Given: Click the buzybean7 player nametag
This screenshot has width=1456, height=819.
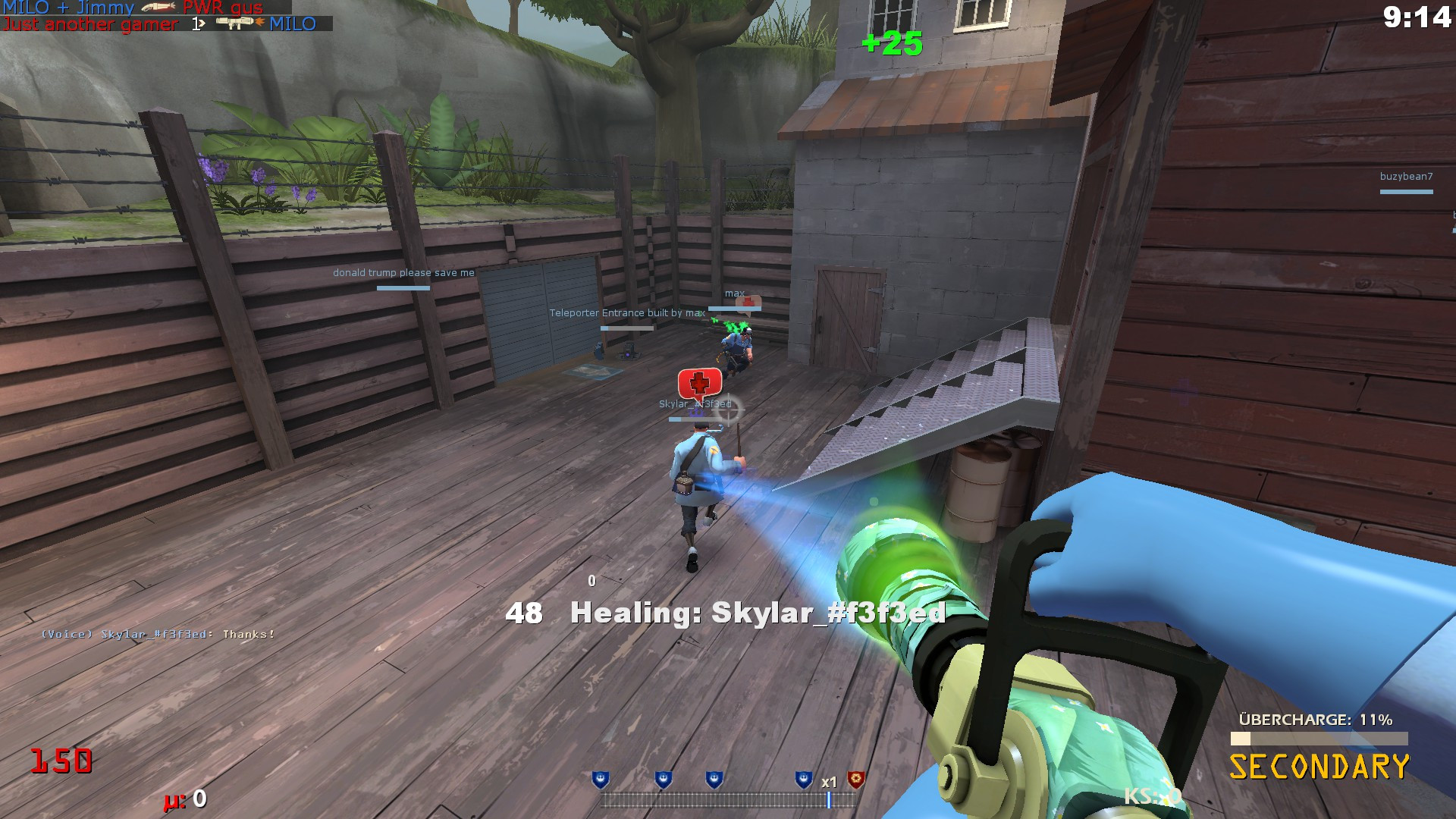Looking at the screenshot, I should point(1407,176).
